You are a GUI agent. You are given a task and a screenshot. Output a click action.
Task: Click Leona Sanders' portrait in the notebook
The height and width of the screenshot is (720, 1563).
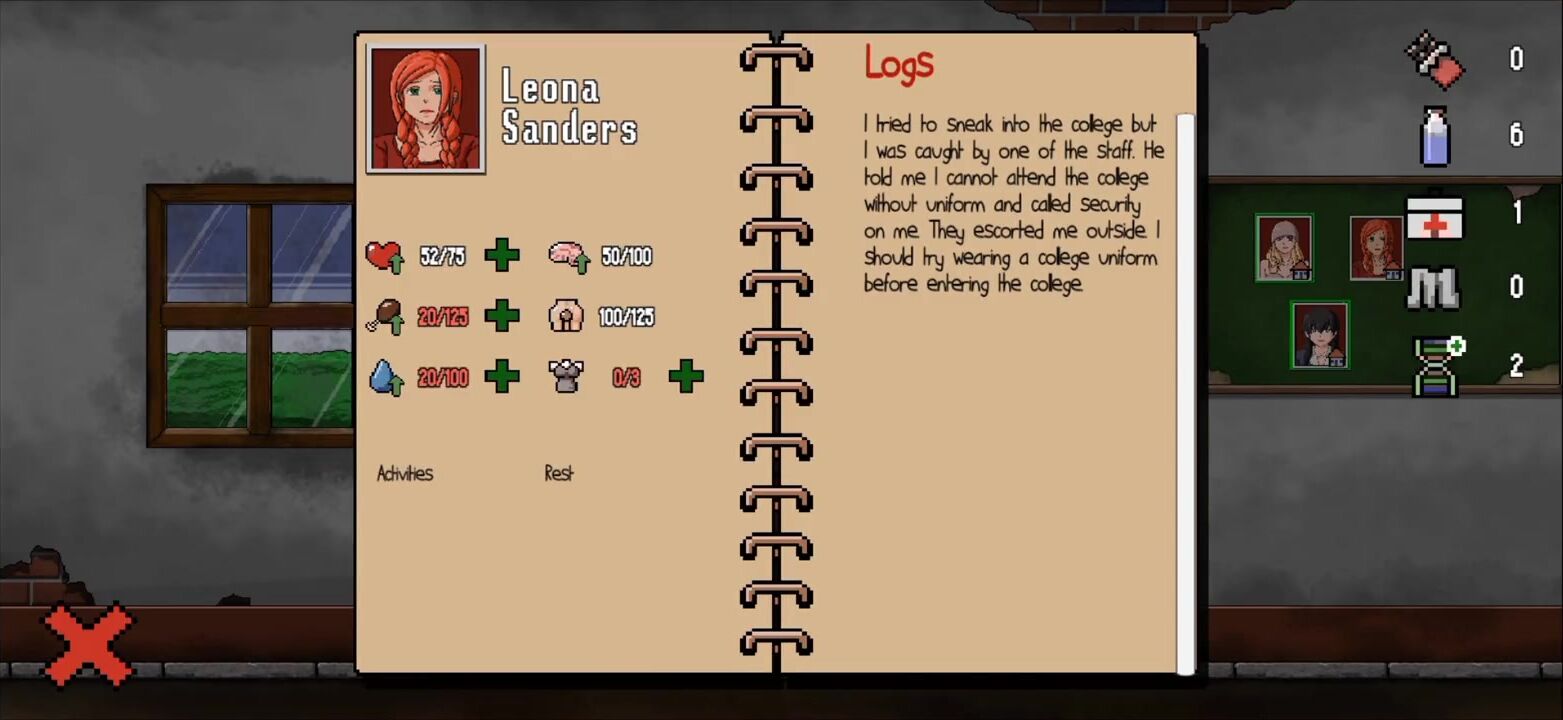426,108
